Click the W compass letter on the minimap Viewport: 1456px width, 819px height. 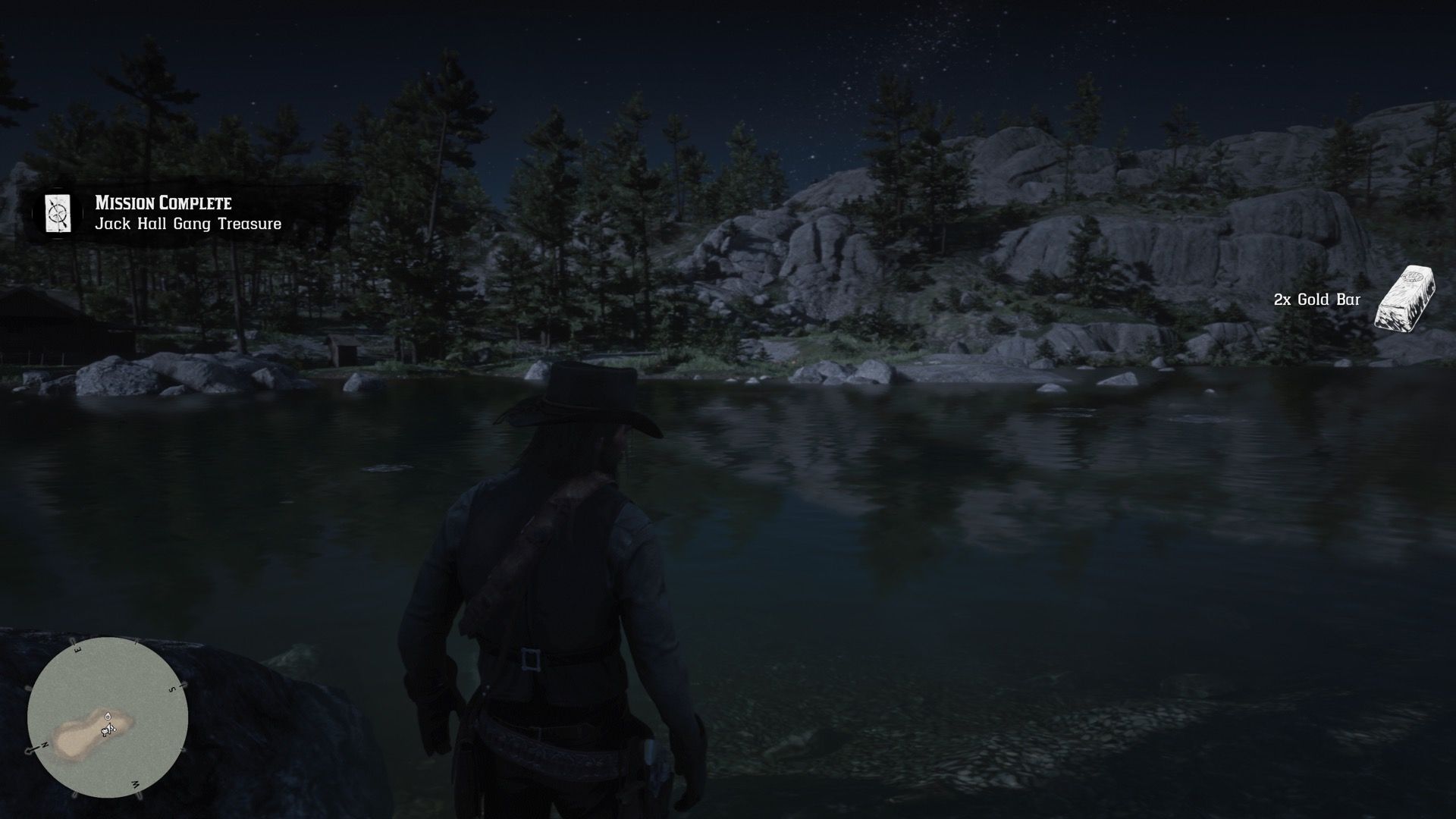[134, 783]
